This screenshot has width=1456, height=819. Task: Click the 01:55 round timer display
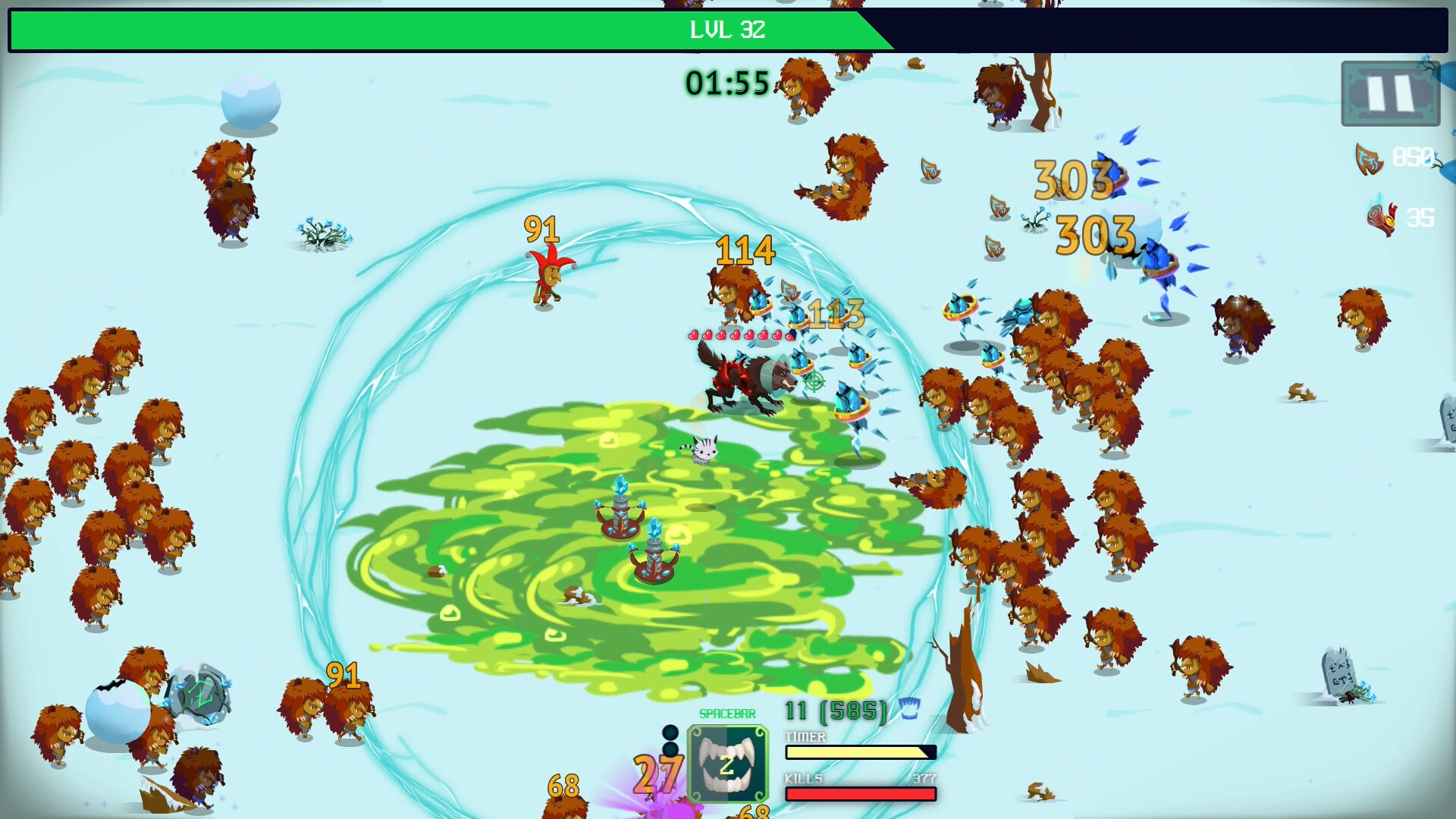726,84
